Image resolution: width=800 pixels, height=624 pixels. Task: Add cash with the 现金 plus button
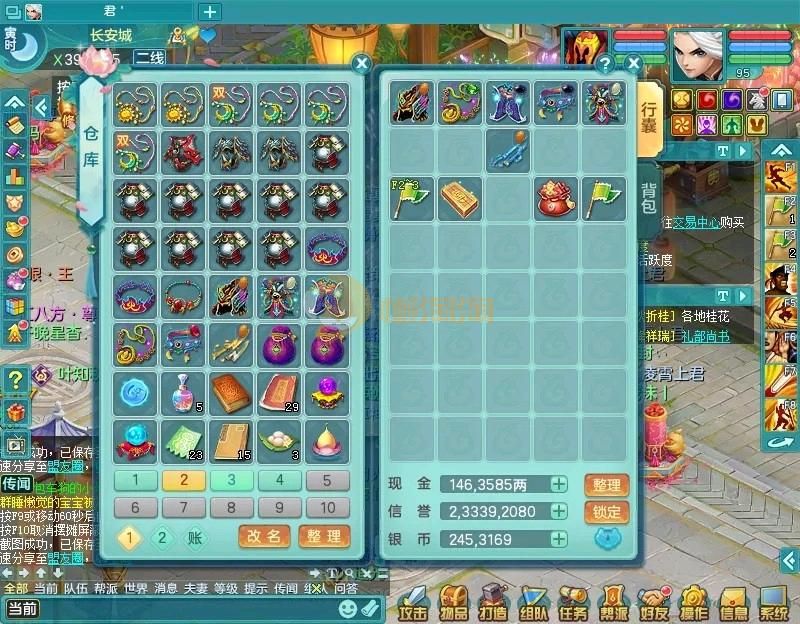pyautogui.click(x=559, y=484)
